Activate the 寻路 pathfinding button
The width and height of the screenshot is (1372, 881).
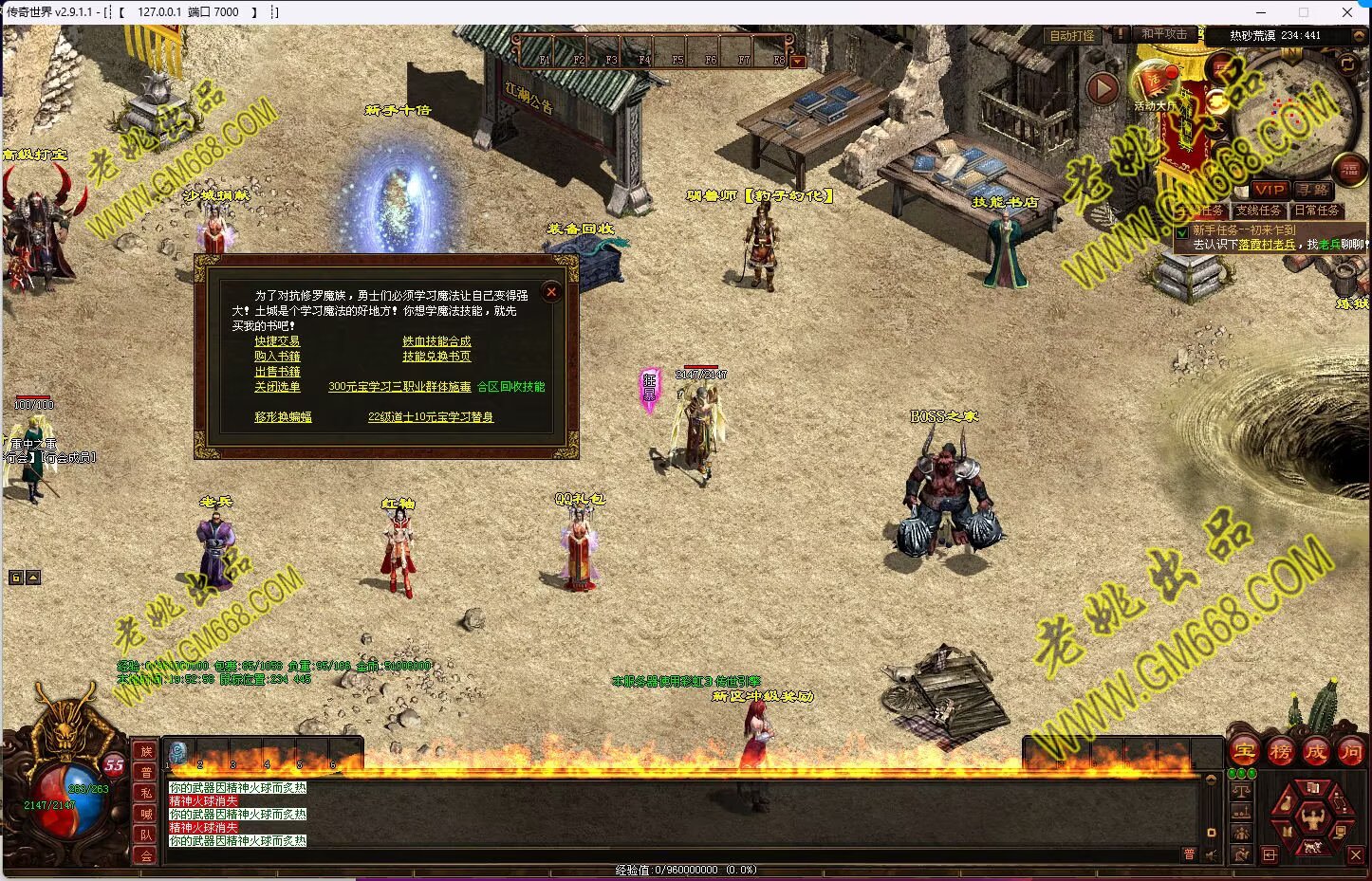coord(1313,190)
